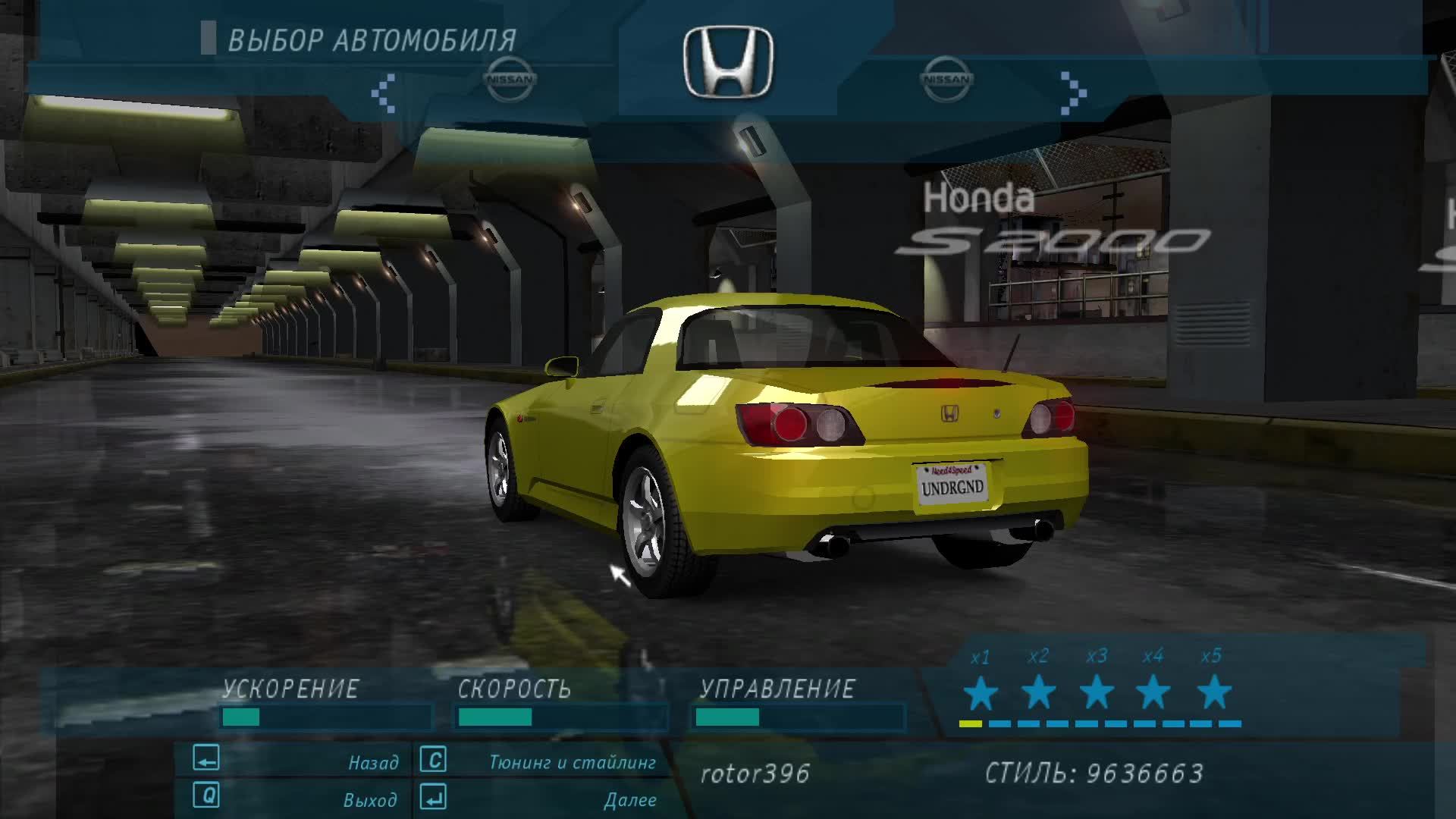Select the Honda logo in the brand carousel
1456x819 pixels.
point(728,64)
